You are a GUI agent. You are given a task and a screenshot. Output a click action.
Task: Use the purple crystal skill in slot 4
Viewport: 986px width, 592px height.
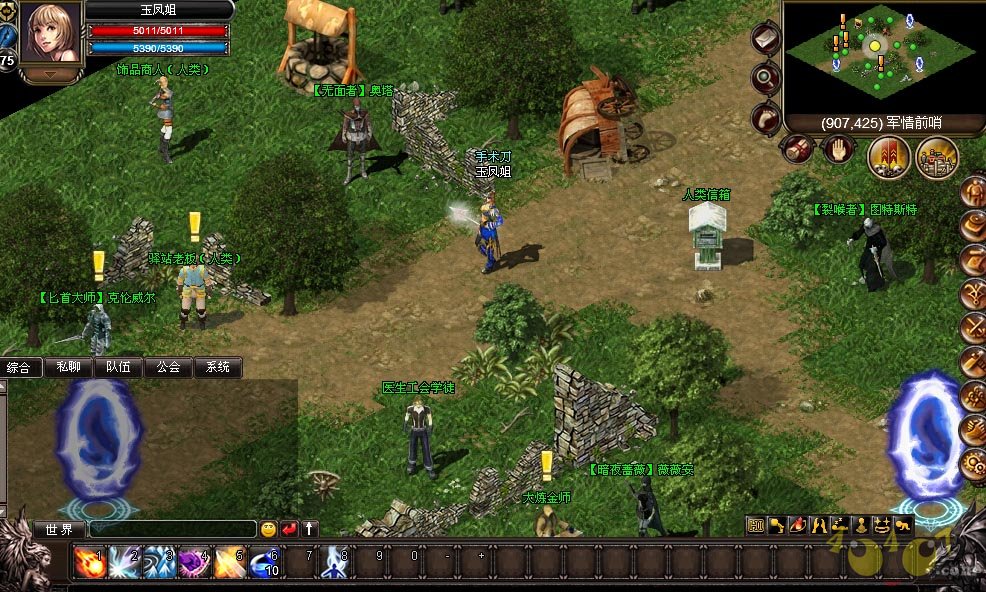tap(194, 563)
